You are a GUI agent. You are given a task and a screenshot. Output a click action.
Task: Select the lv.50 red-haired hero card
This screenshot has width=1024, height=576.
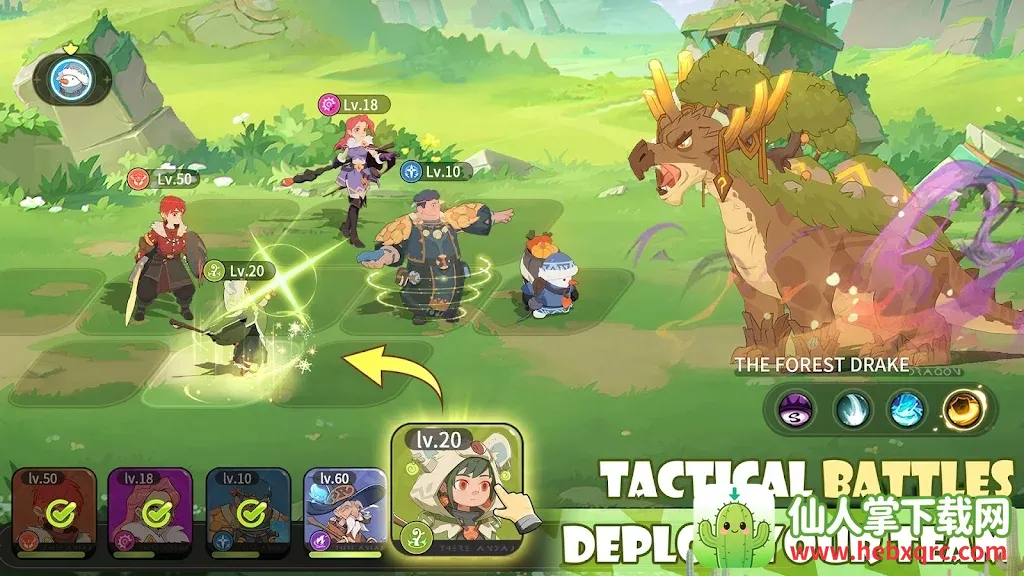pos(54,512)
